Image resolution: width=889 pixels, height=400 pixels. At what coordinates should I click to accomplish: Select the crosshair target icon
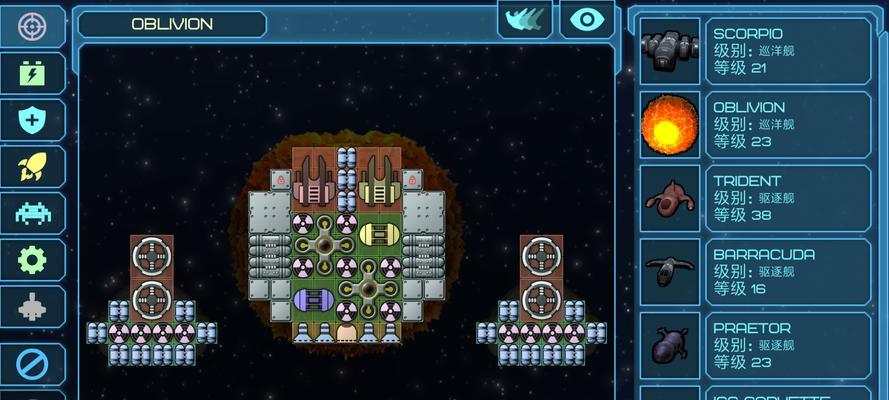click(32, 25)
